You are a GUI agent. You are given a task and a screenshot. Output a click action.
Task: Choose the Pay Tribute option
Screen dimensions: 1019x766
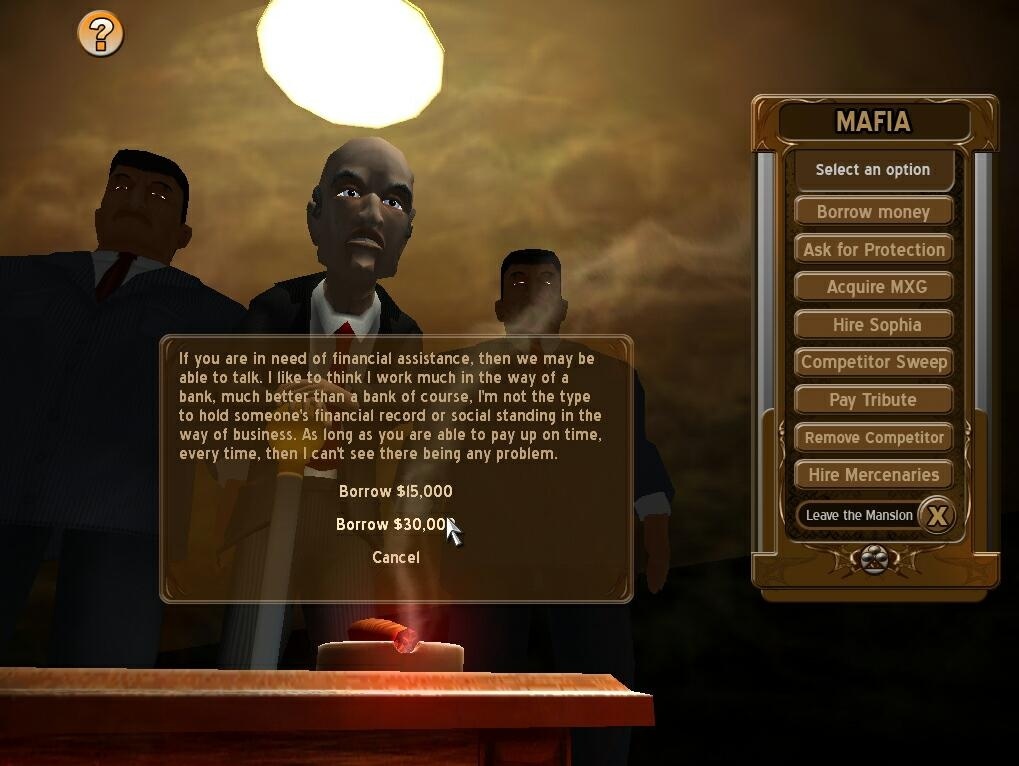tap(873, 400)
